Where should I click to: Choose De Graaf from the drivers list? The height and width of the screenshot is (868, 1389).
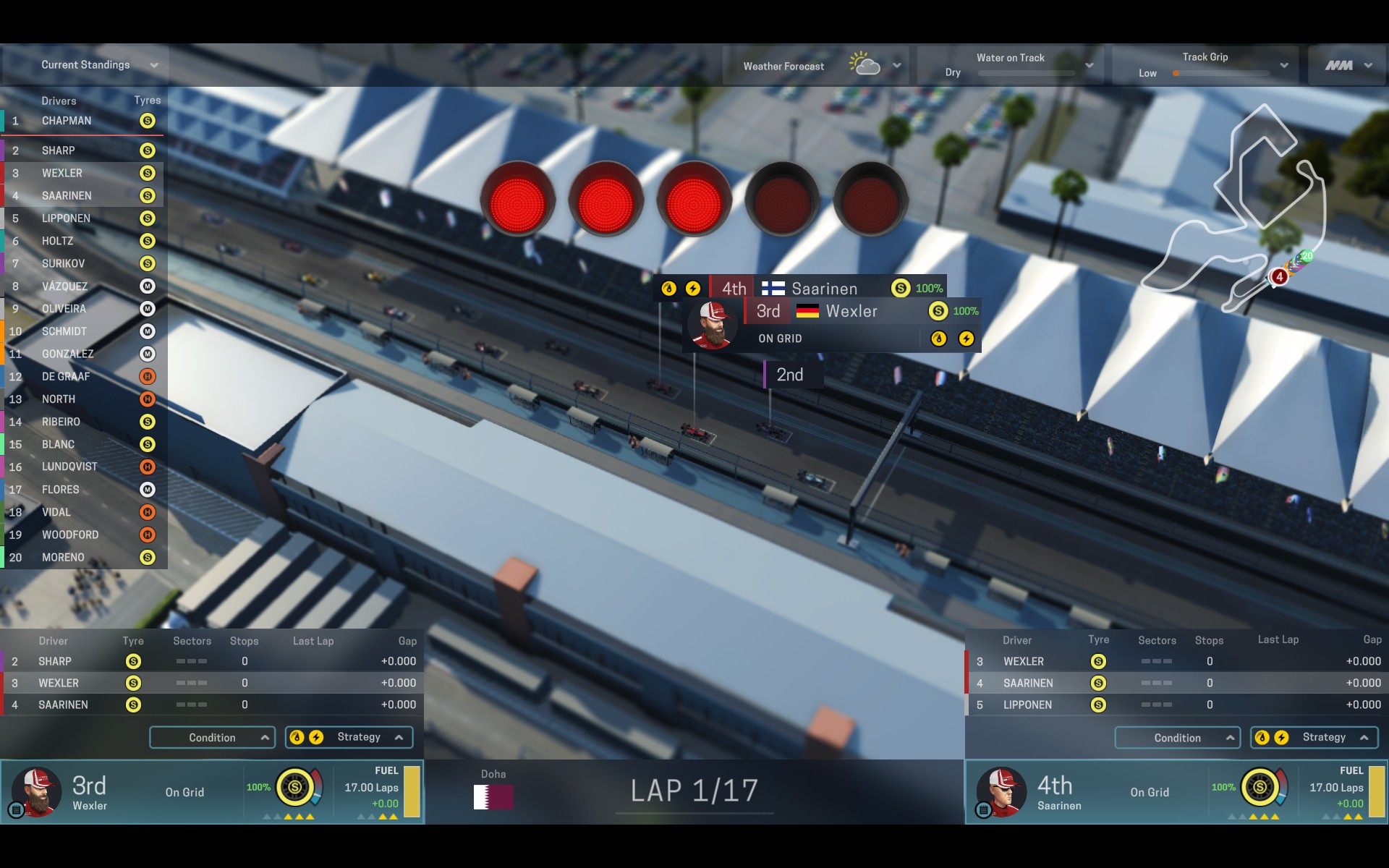tap(66, 377)
